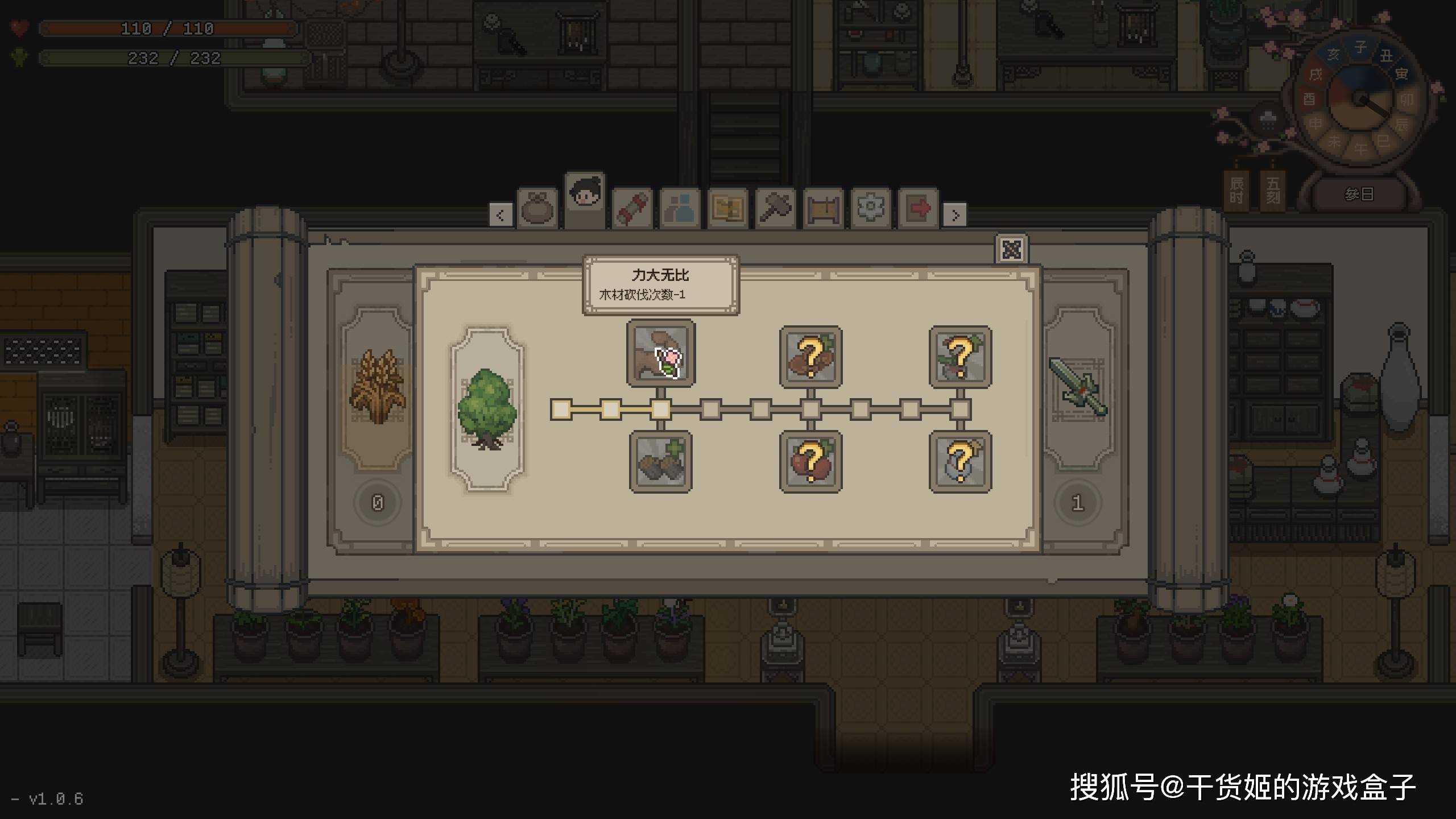The height and width of the screenshot is (819, 1456).
Task: Choose the red arrow exit tab
Action: [918, 208]
